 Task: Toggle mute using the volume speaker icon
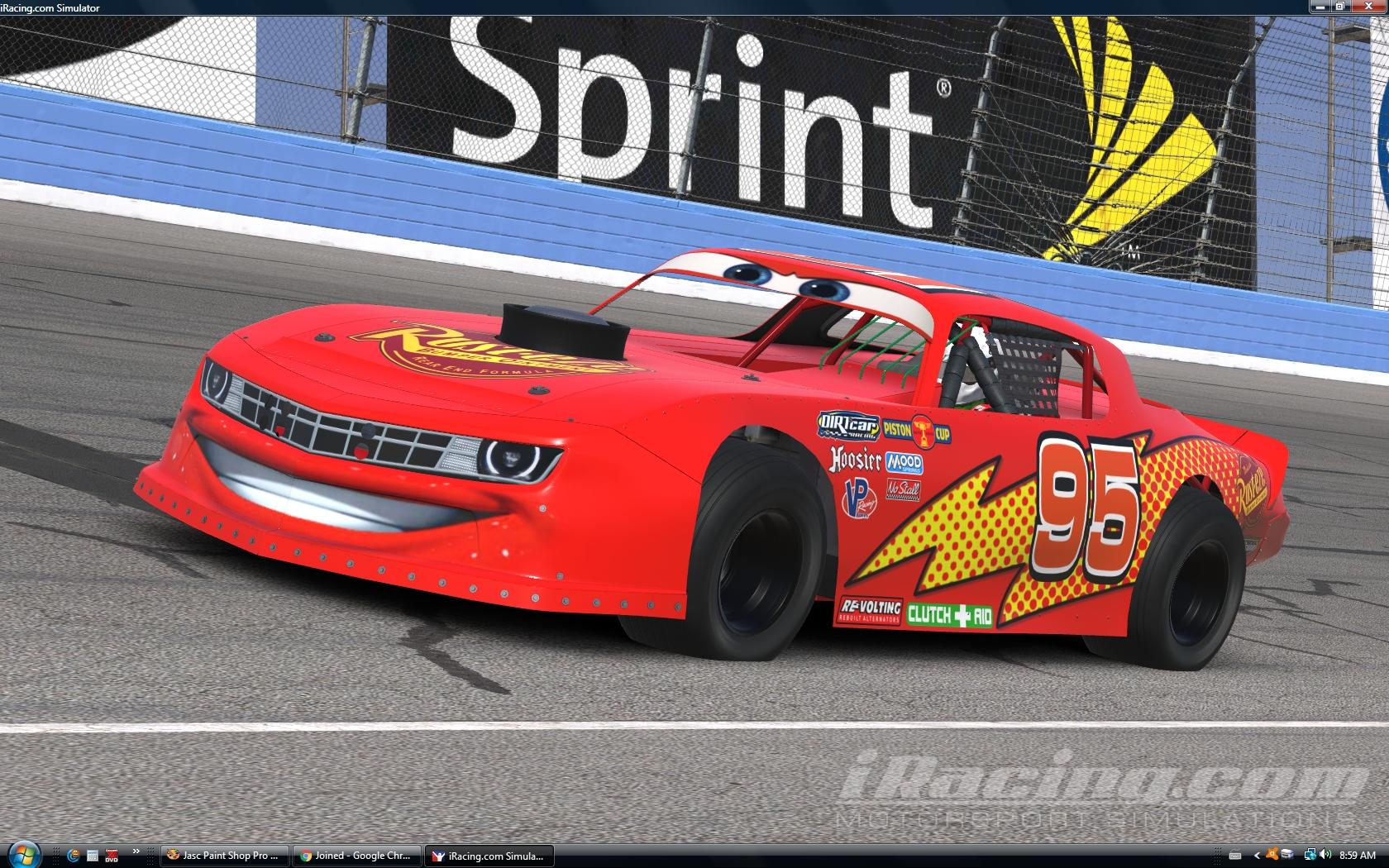1325,855
